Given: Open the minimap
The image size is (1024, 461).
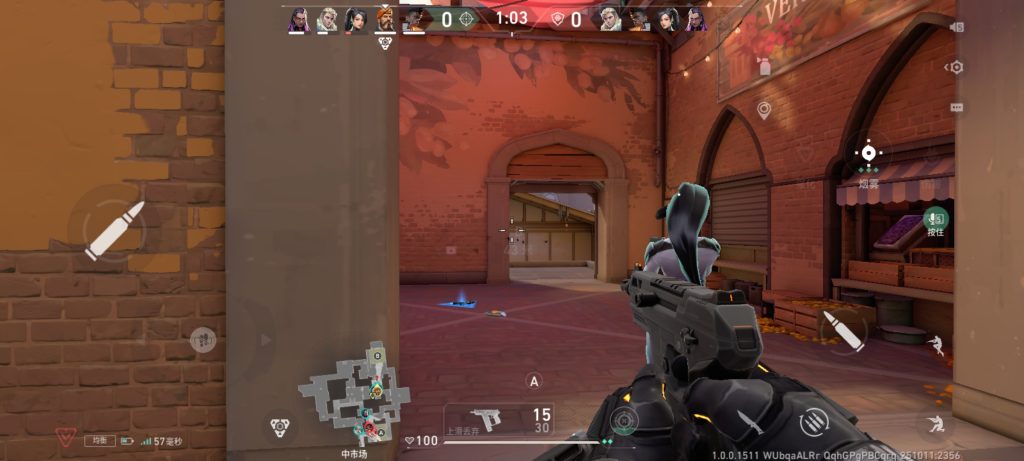Looking at the screenshot, I should [353, 396].
